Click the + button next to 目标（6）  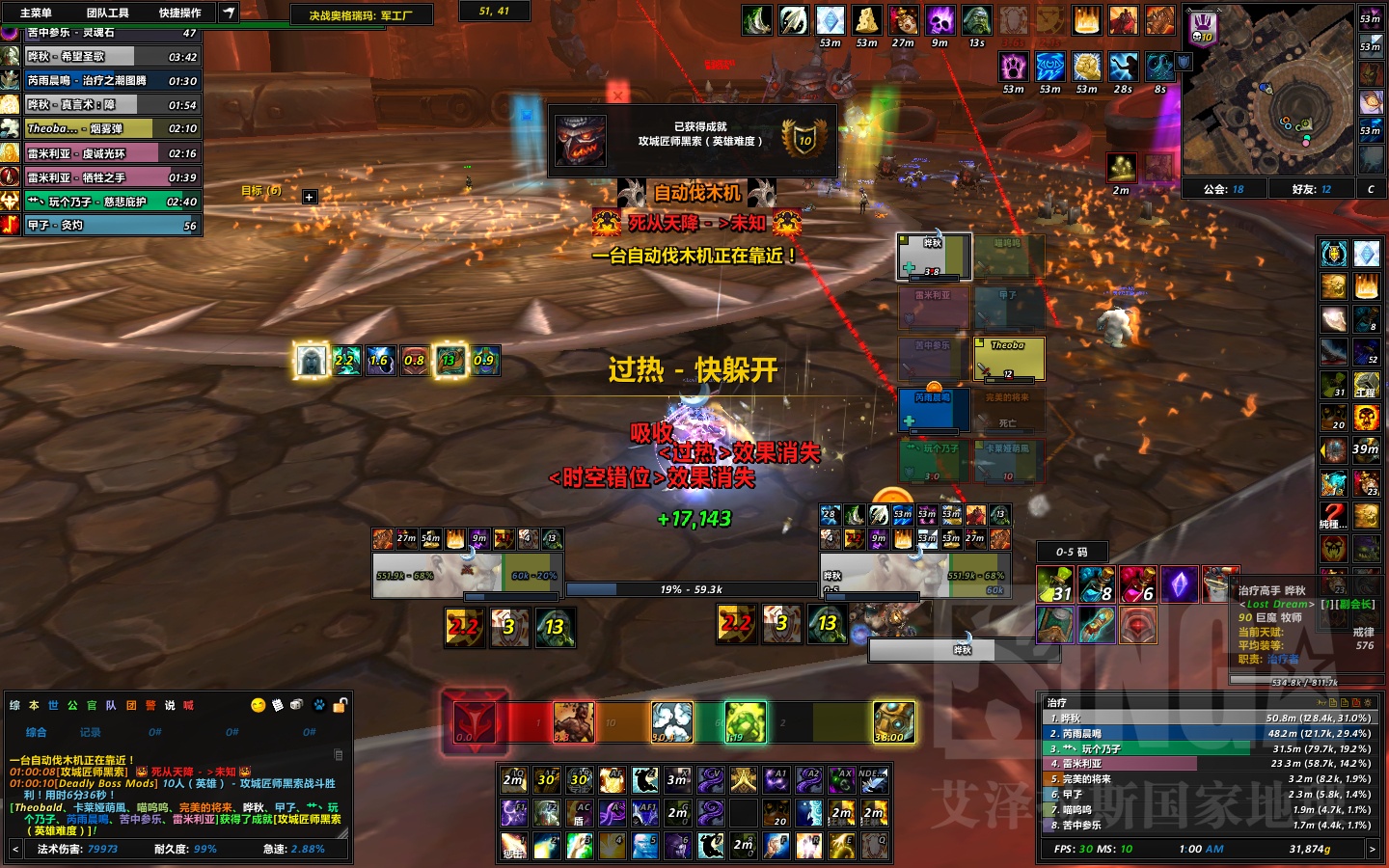pyautogui.click(x=309, y=197)
